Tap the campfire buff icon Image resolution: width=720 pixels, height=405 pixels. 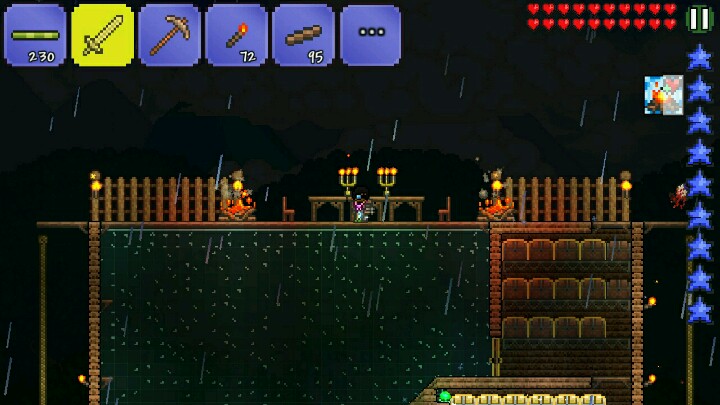(663, 95)
